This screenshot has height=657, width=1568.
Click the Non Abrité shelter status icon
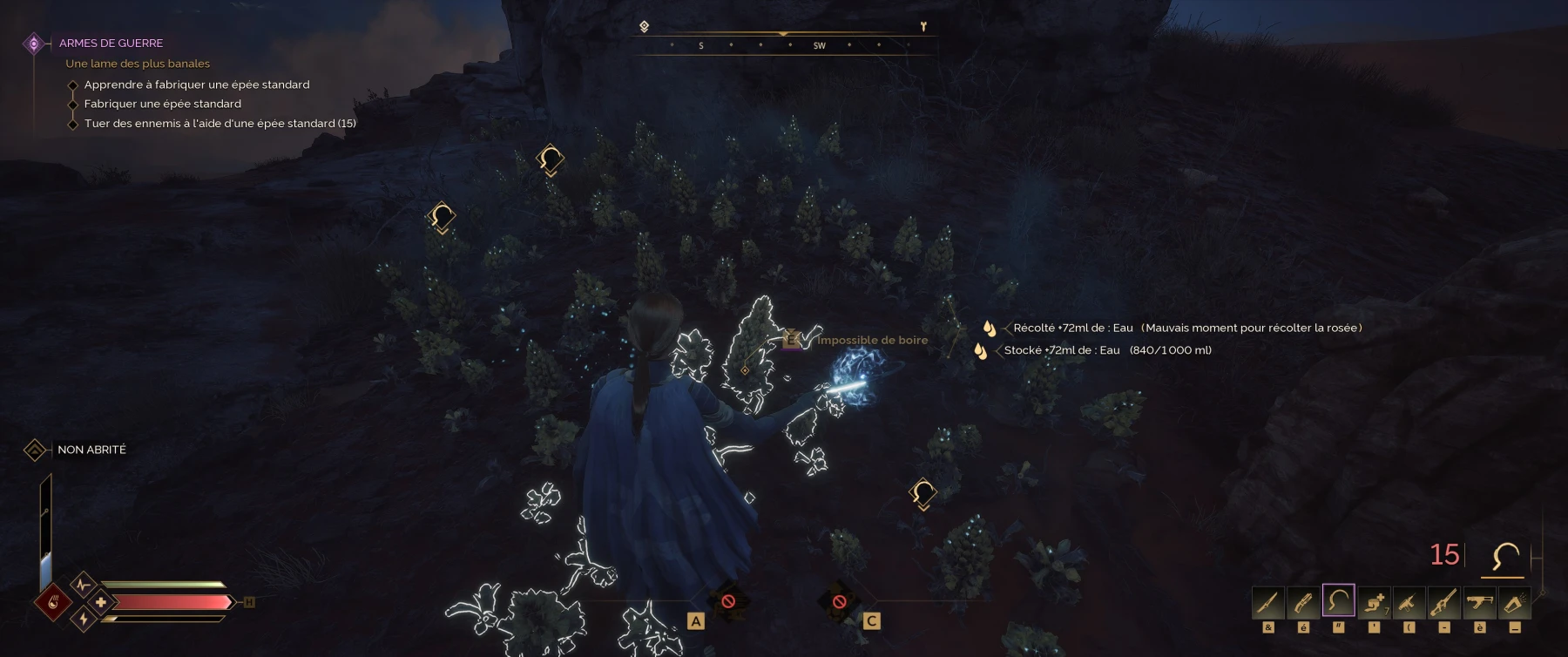(35, 450)
